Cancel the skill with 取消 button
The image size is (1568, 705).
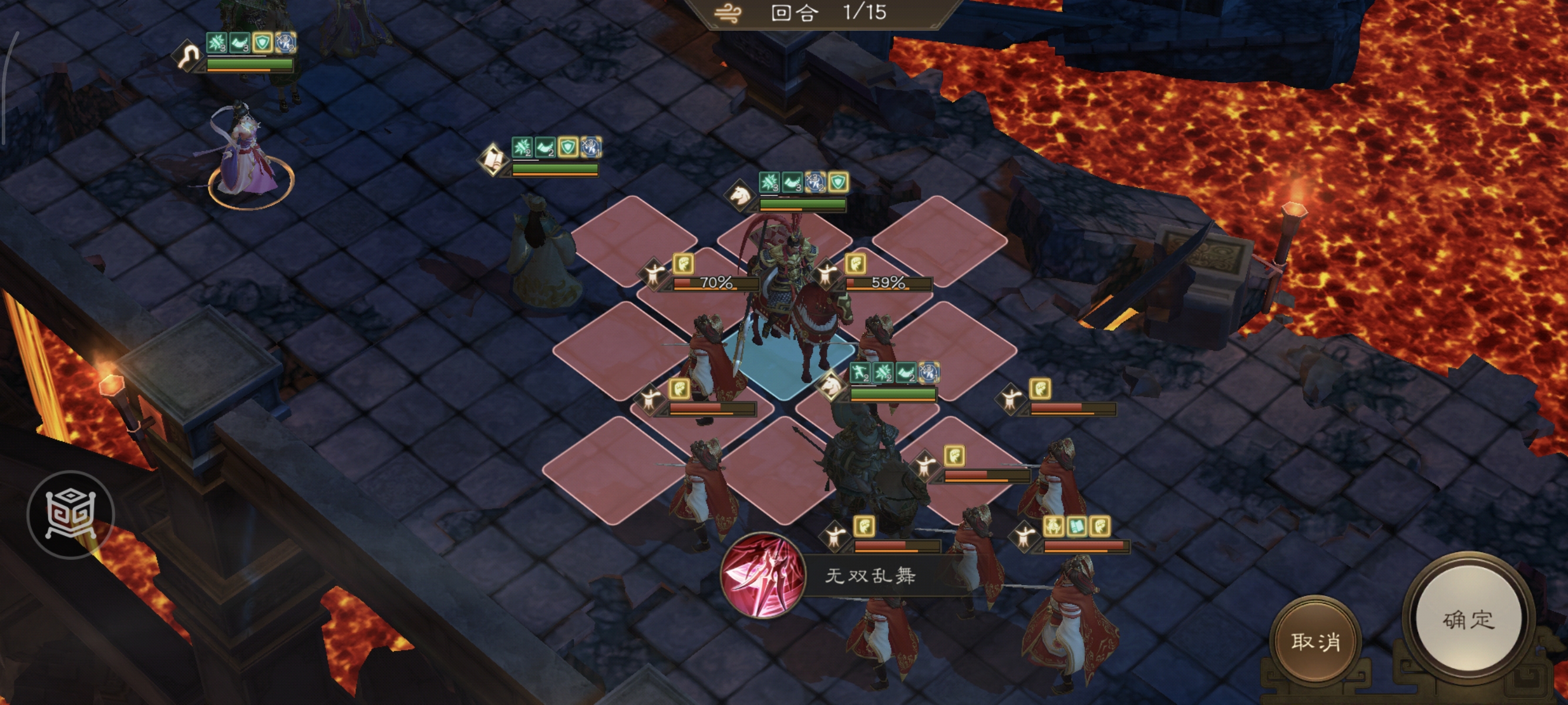point(1315,641)
